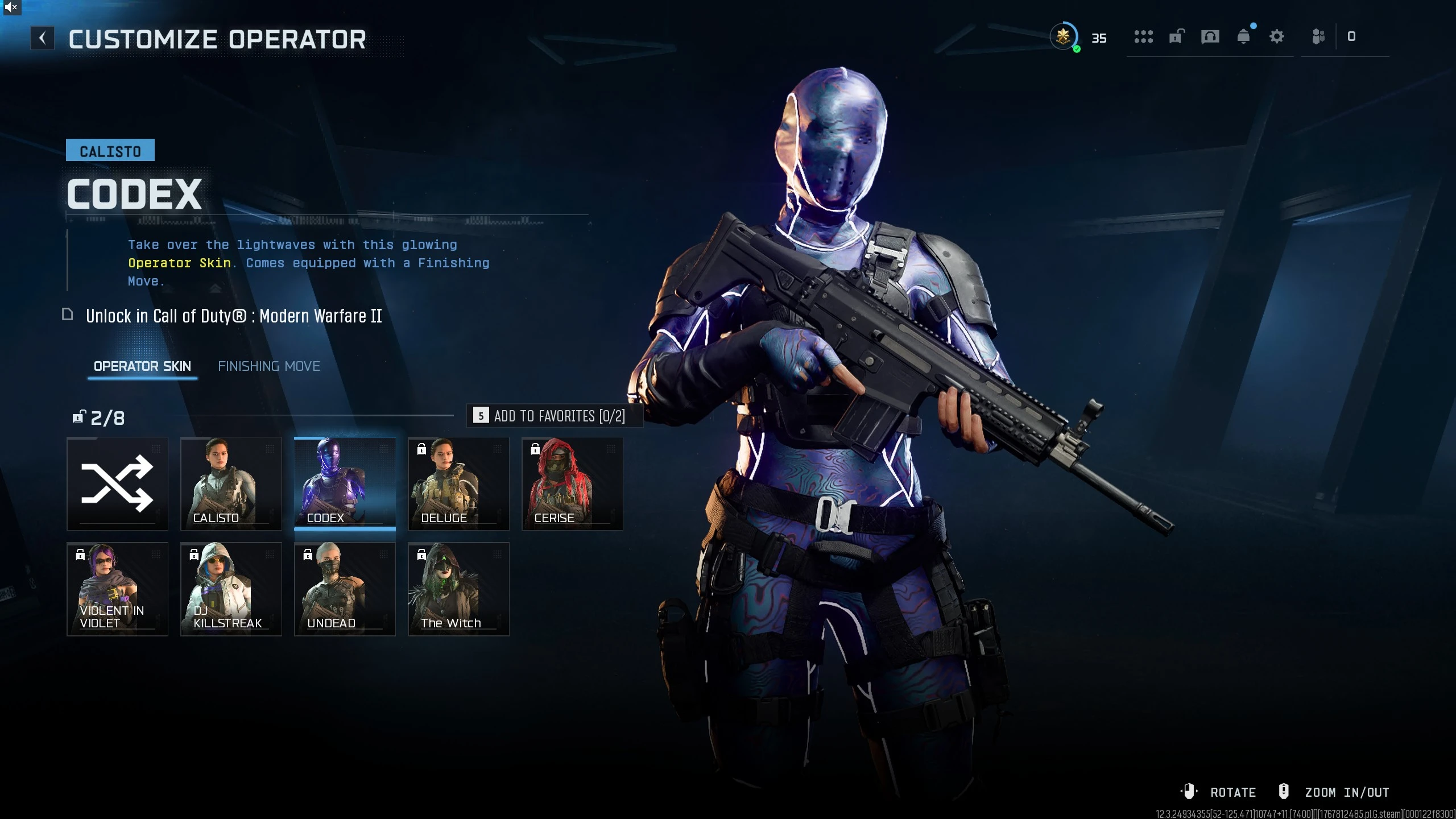
Task: Unmute game audio via the speaker icon
Action: pyautogui.click(x=11, y=7)
